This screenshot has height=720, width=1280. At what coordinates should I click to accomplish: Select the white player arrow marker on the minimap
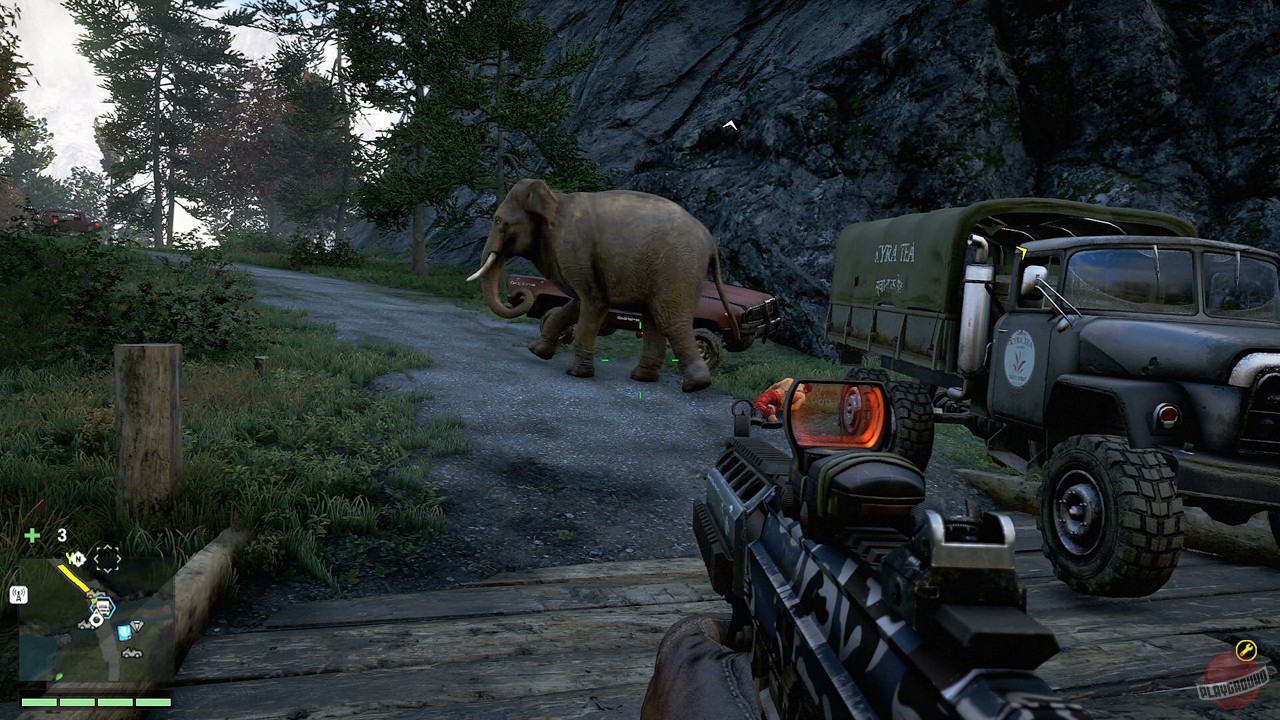pyautogui.click(x=96, y=618)
